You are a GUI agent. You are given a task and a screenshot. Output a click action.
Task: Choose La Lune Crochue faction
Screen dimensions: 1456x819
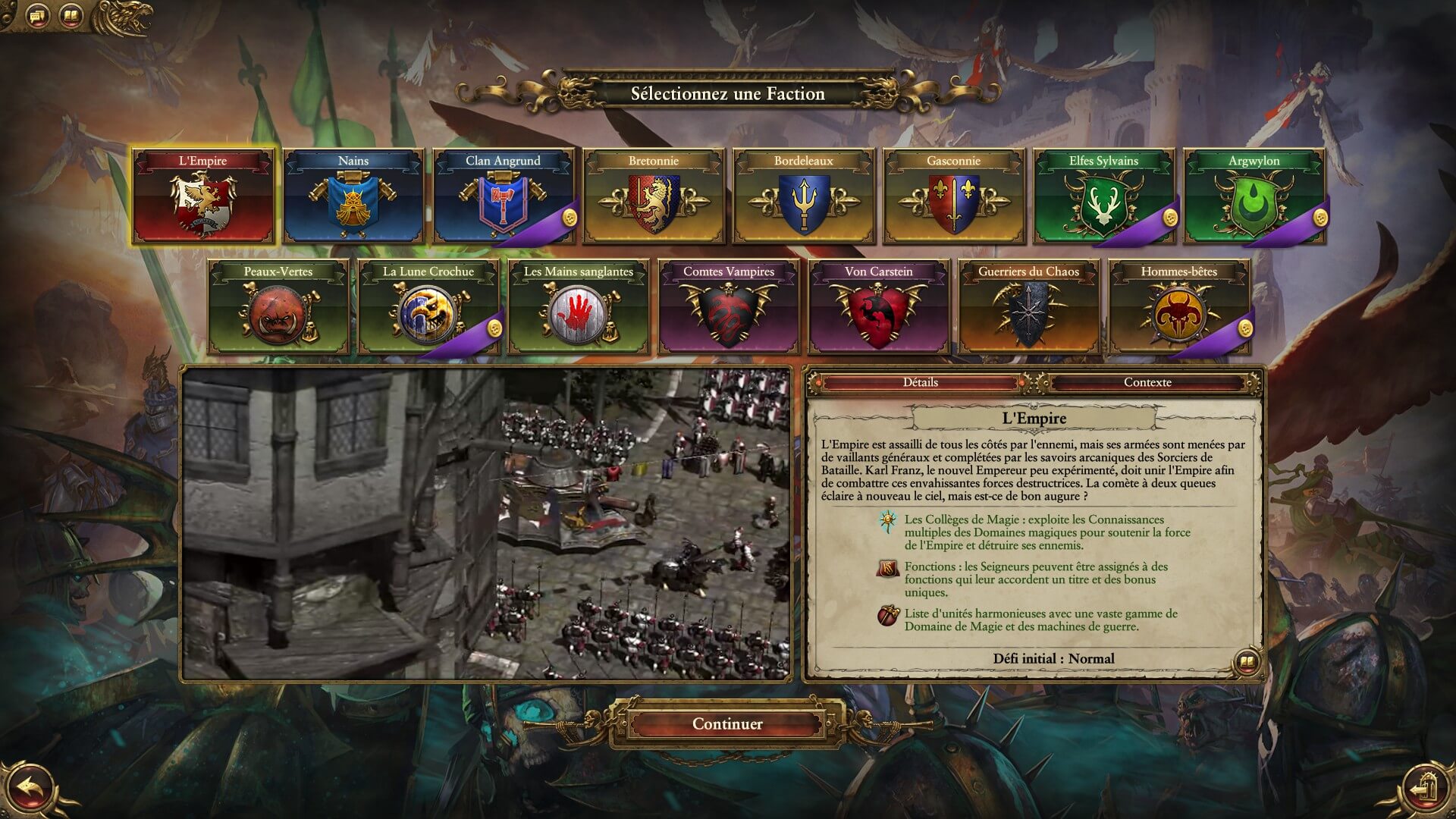pyautogui.click(x=428, y=308)
